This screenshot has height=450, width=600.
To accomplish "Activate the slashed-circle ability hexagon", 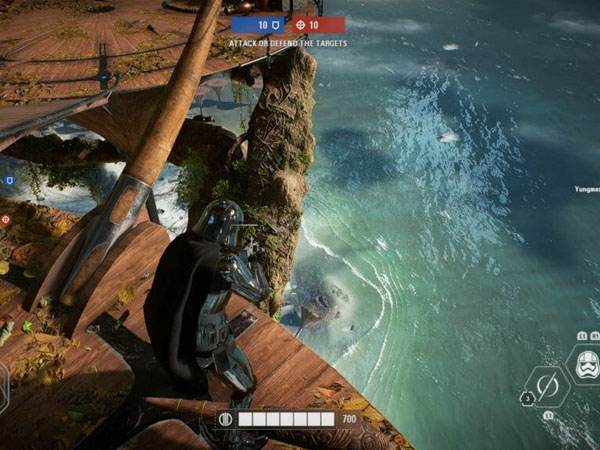I will tap(547, 386).
